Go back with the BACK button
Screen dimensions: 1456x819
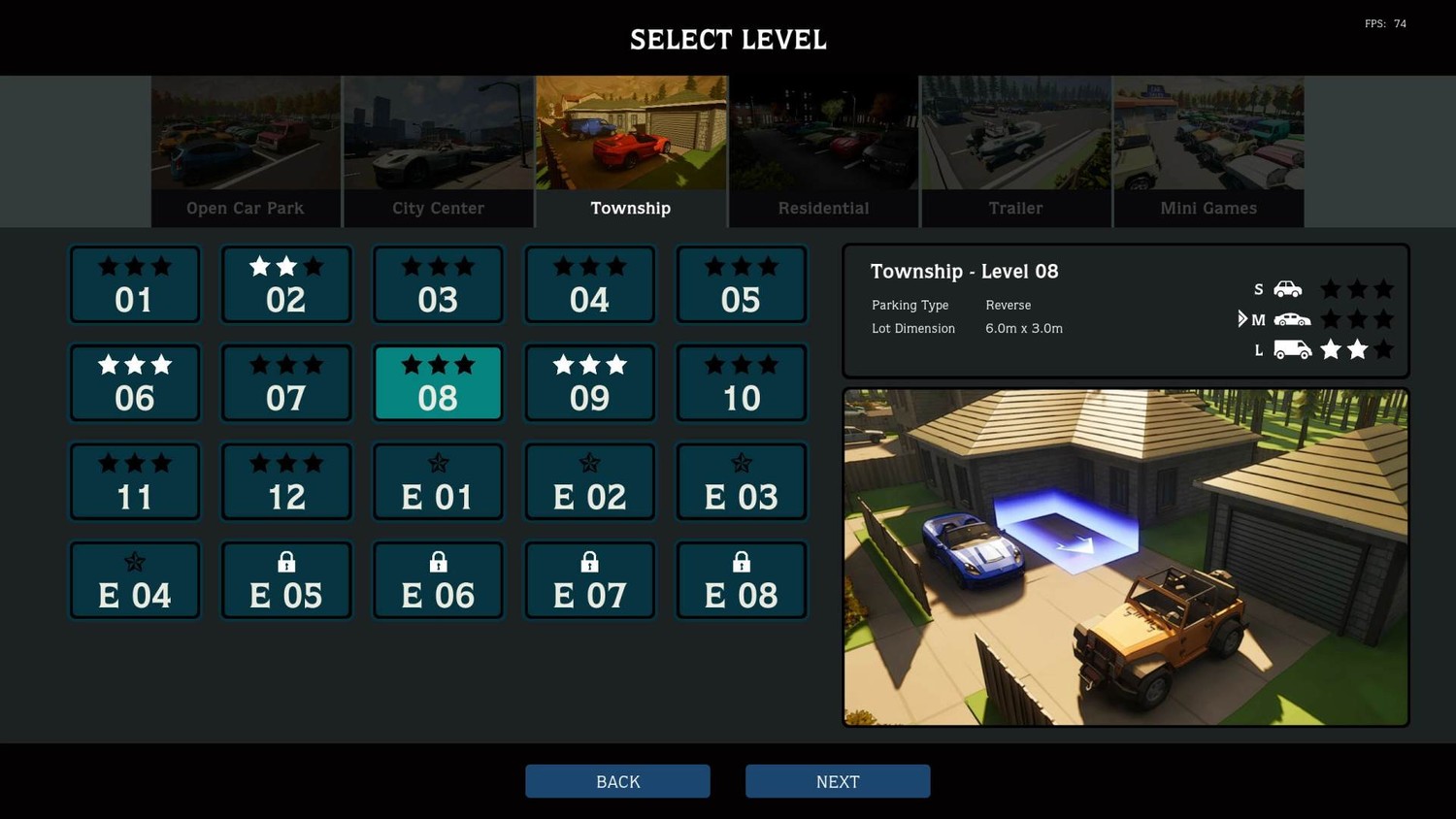pyautogui.click(x=617, y=781)
